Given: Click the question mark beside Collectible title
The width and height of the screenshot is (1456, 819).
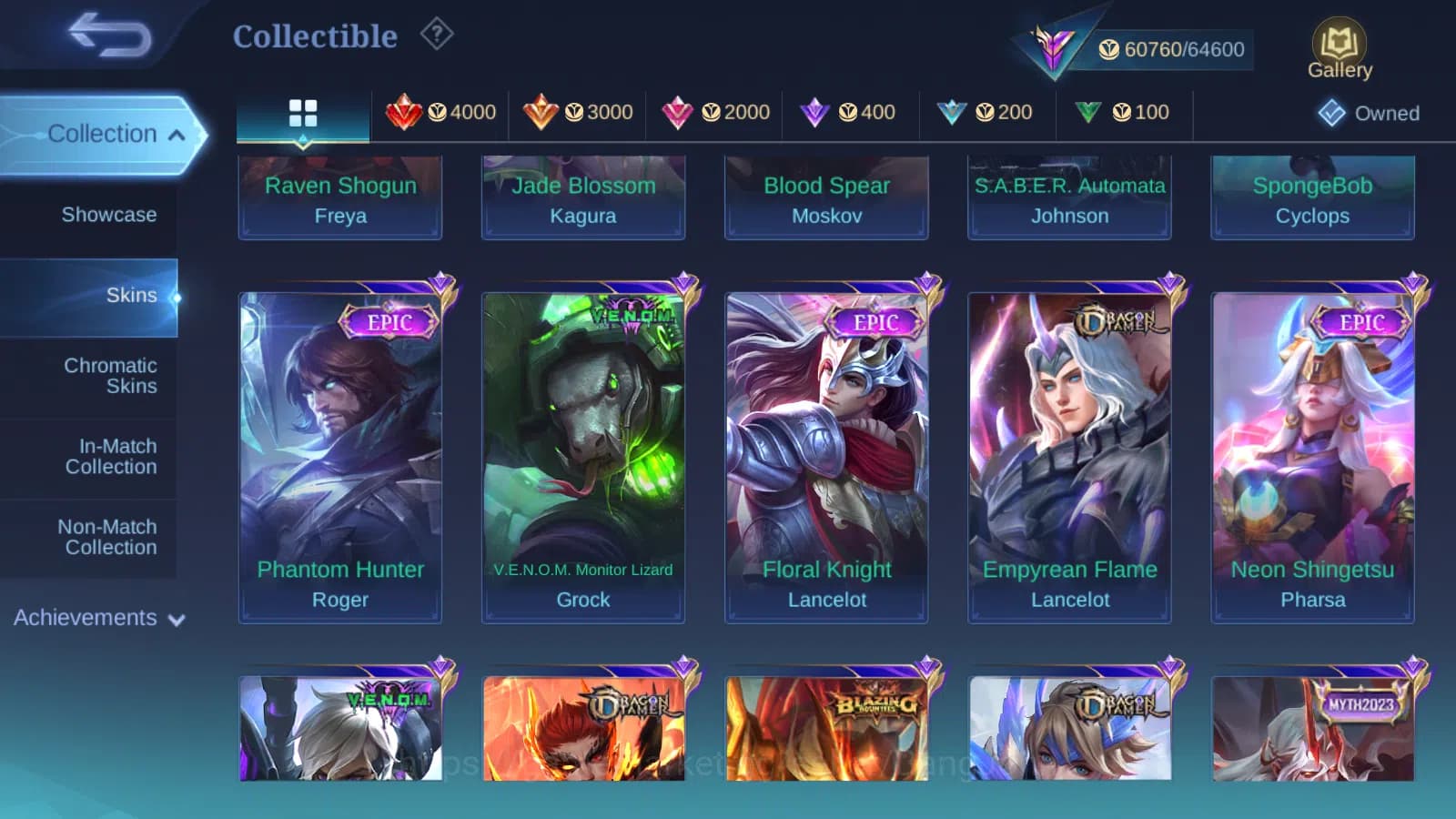Looking at the screenshot, I should 438,34.
